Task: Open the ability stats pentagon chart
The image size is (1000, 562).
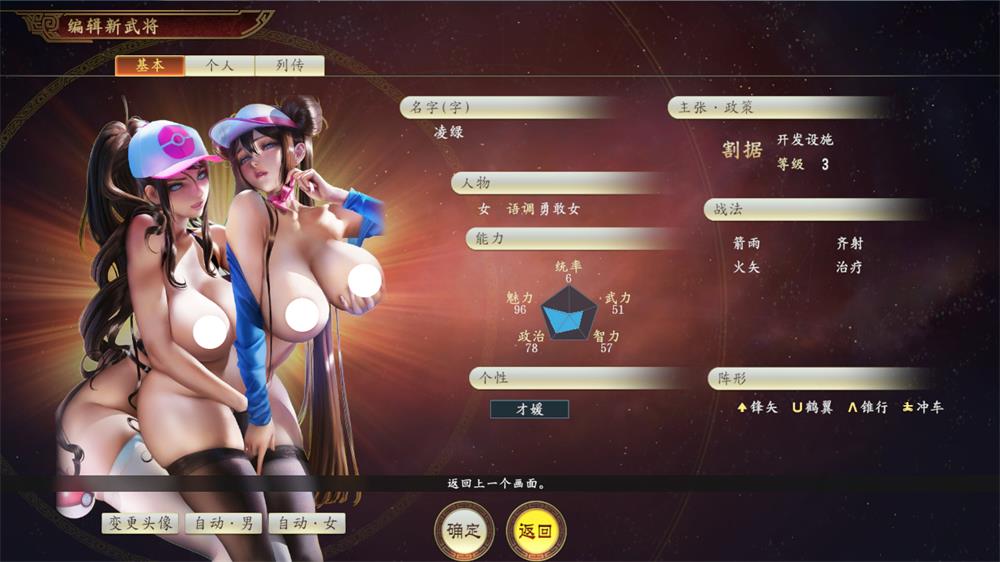Action: (x=568, y=312)
